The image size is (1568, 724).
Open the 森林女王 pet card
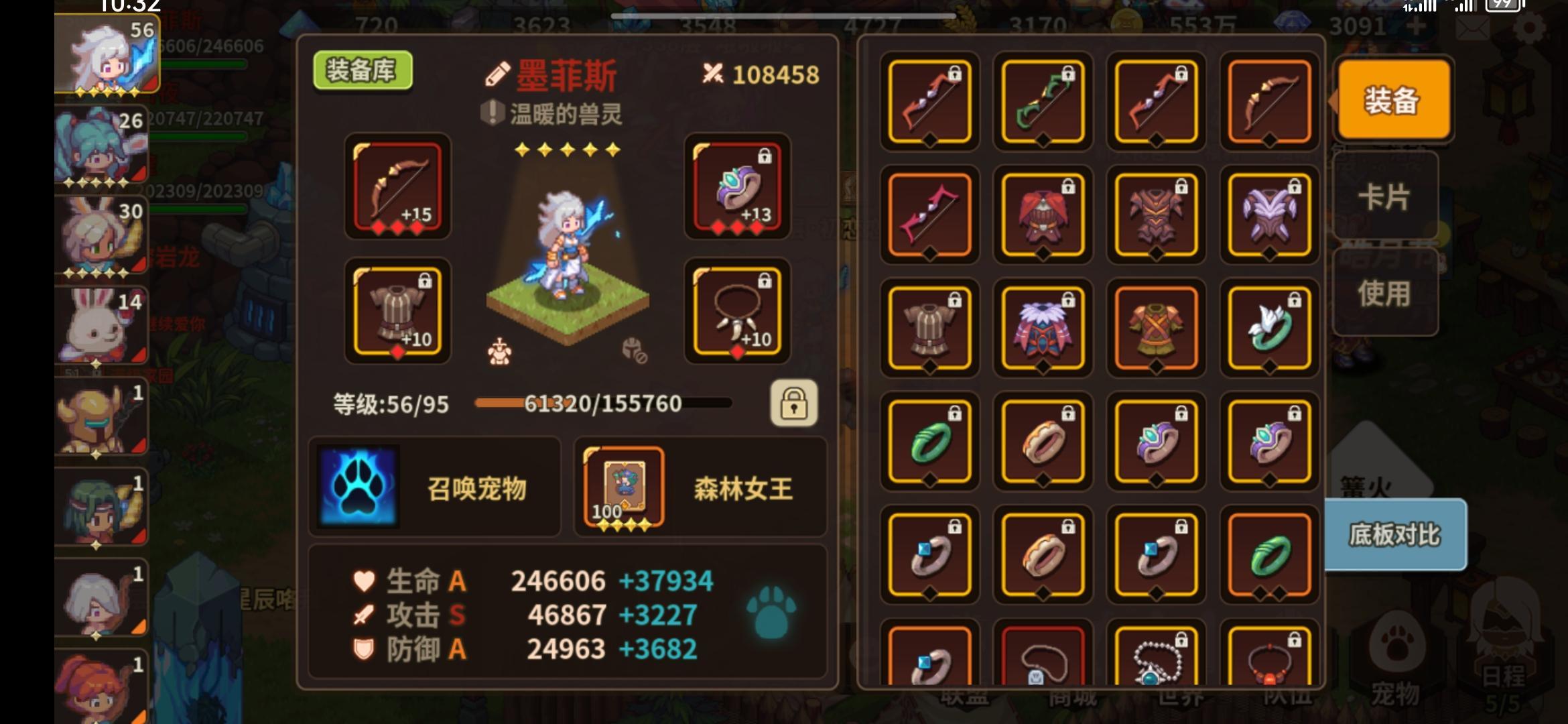[623, 486]
